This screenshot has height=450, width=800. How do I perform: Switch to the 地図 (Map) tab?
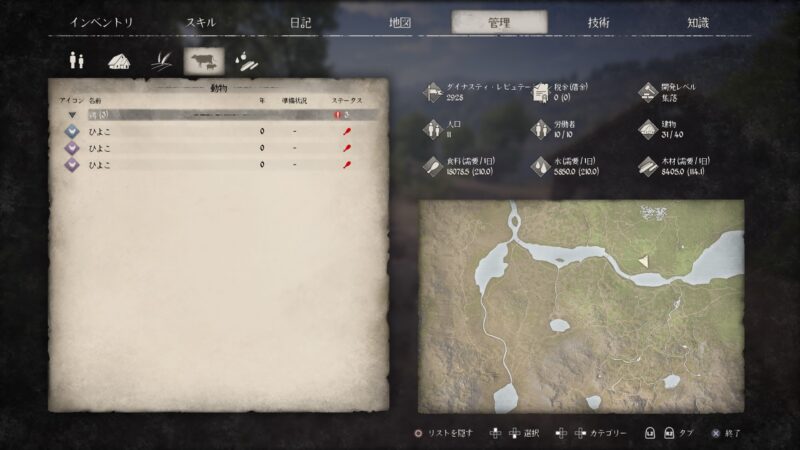pyautogui.click(x=399, y=22)
